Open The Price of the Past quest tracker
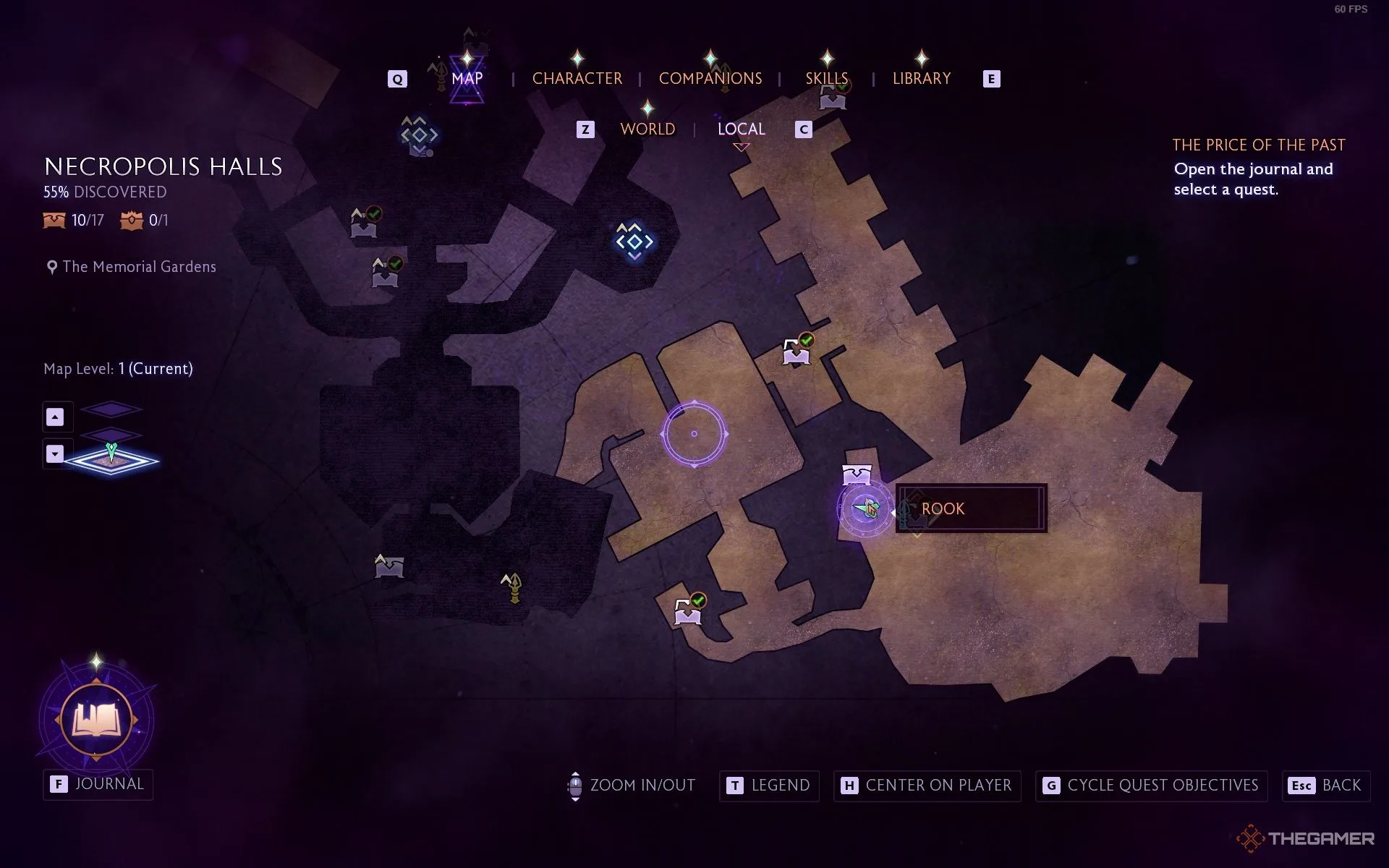Screen dimensions: 1389x868 [x=1258, y=145]
